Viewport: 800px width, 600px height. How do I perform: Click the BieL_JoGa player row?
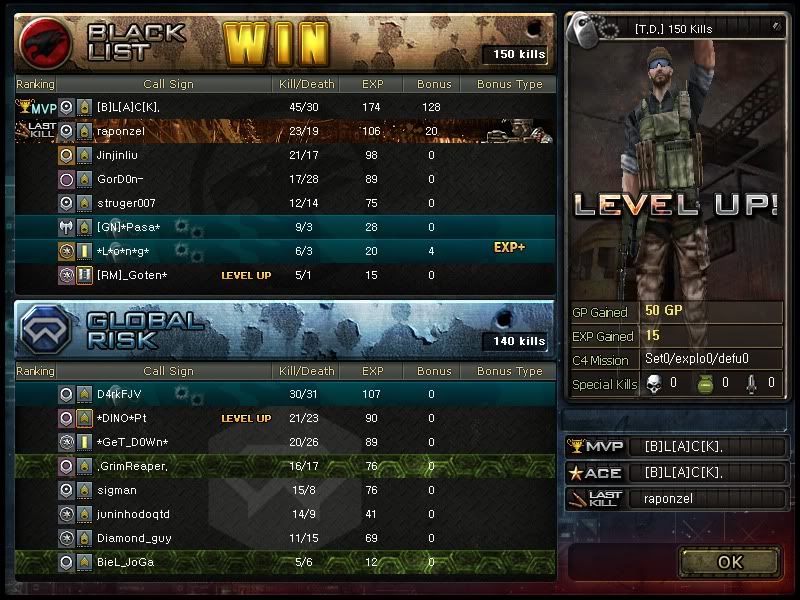(x=285, y=562)
